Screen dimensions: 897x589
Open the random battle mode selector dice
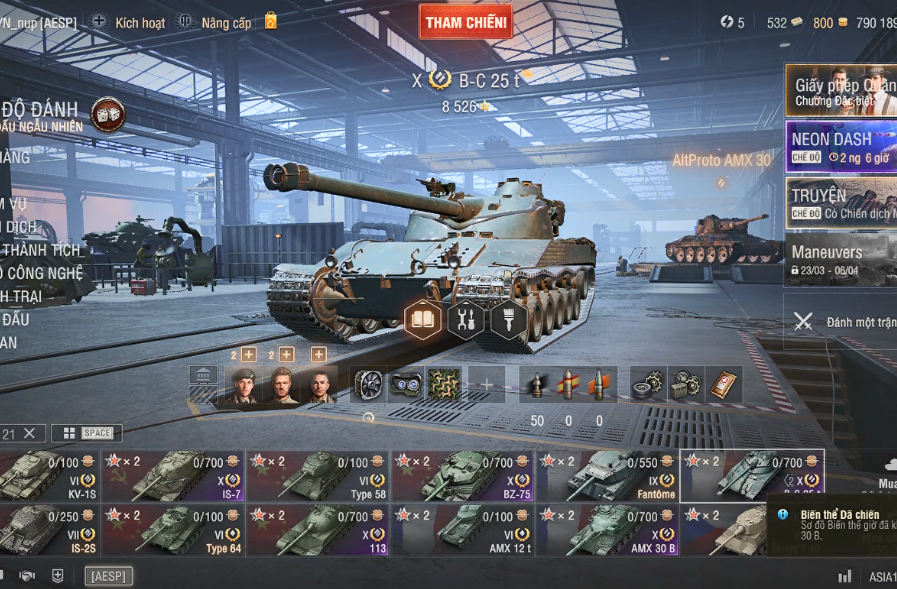(107, 115)
